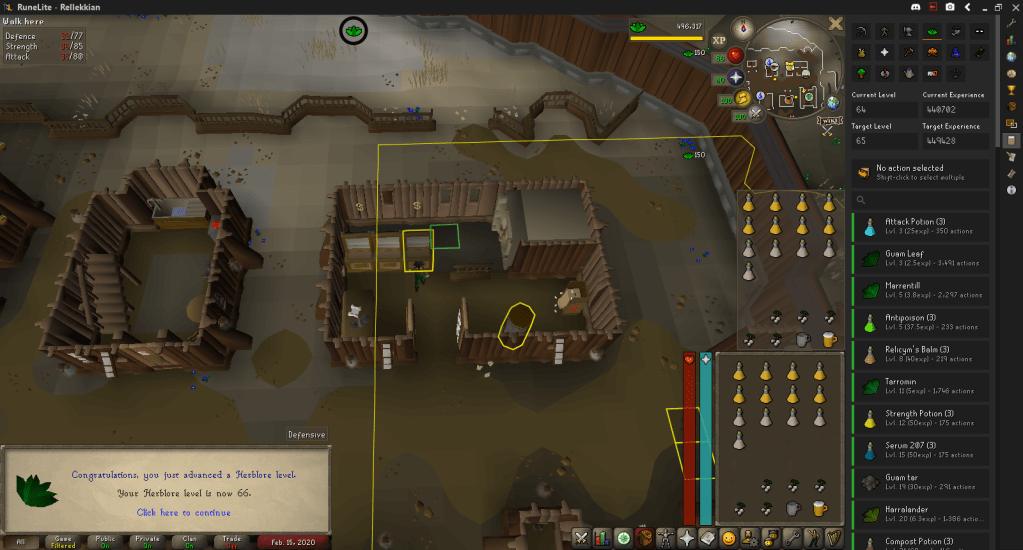Open the world map globe orb
Screen dimensions: 1023x550
coord(832,101)
